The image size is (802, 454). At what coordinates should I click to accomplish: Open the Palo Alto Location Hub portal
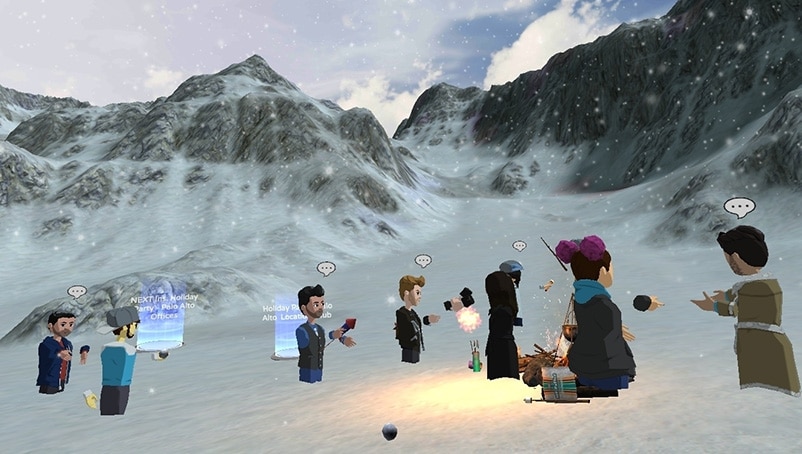pos(286,327)
